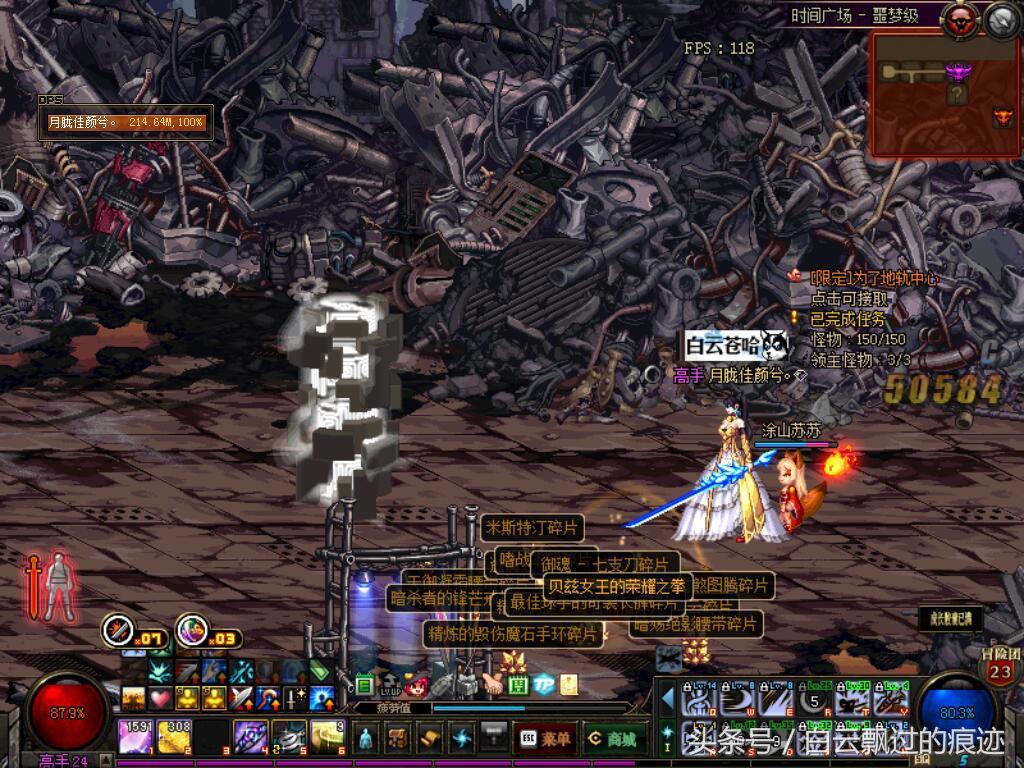1024x768 pixels.
Task: Use the consumable stacked at 1591
Action: [x=135, y=736]
